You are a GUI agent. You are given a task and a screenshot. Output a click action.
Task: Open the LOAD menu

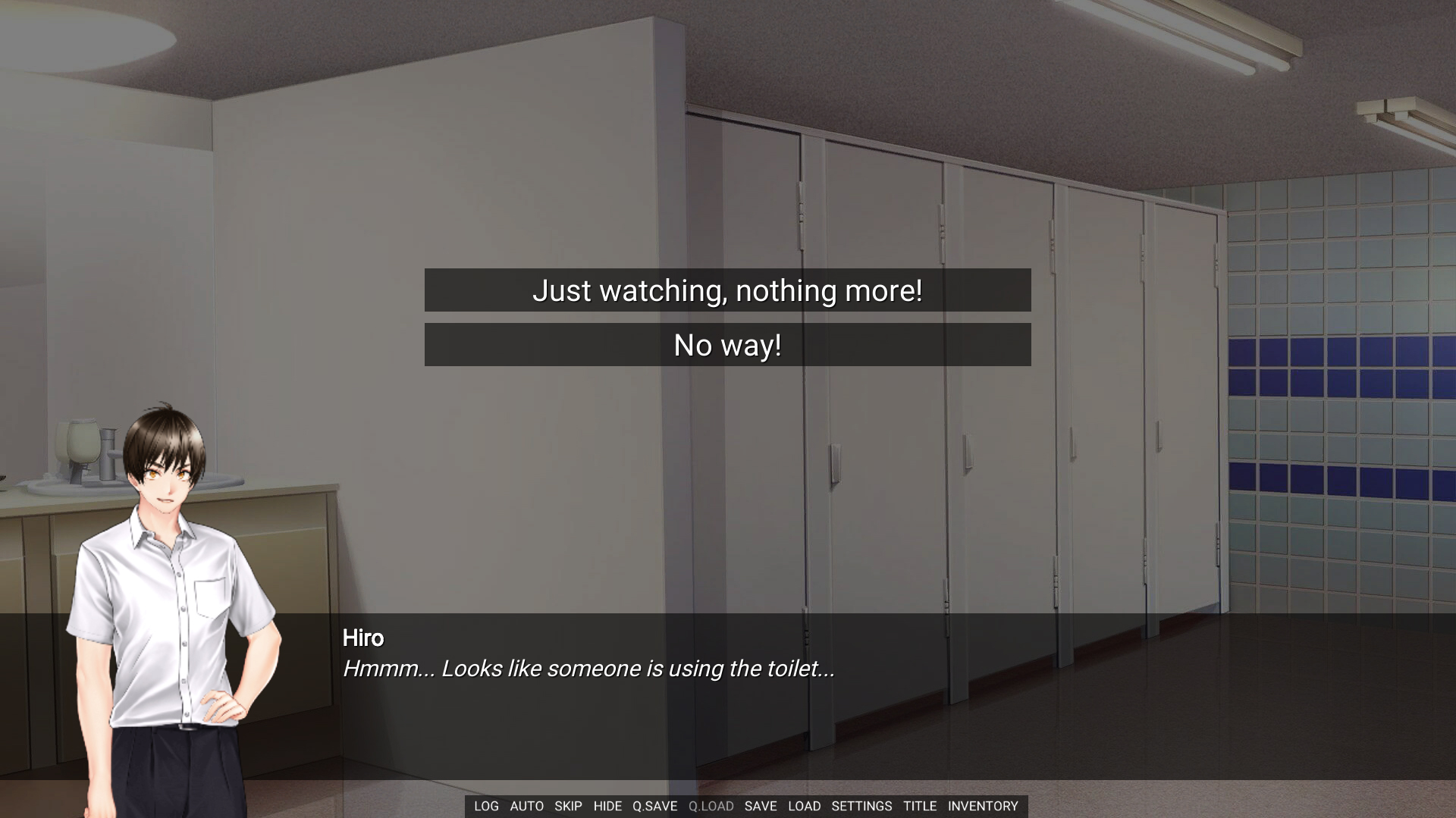click(804, 806)
